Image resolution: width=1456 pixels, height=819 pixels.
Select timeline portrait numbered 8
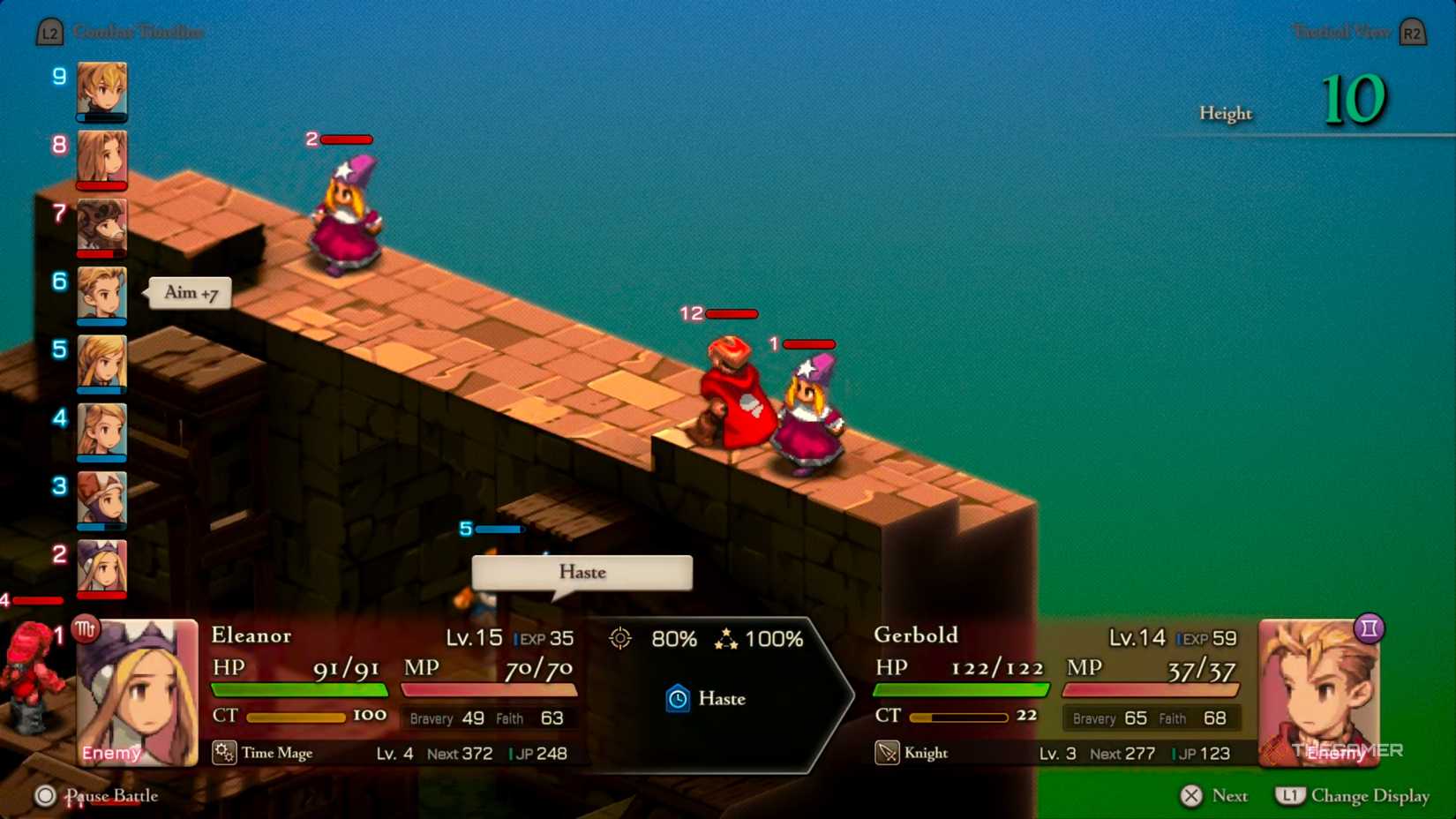tap(101, 159)
